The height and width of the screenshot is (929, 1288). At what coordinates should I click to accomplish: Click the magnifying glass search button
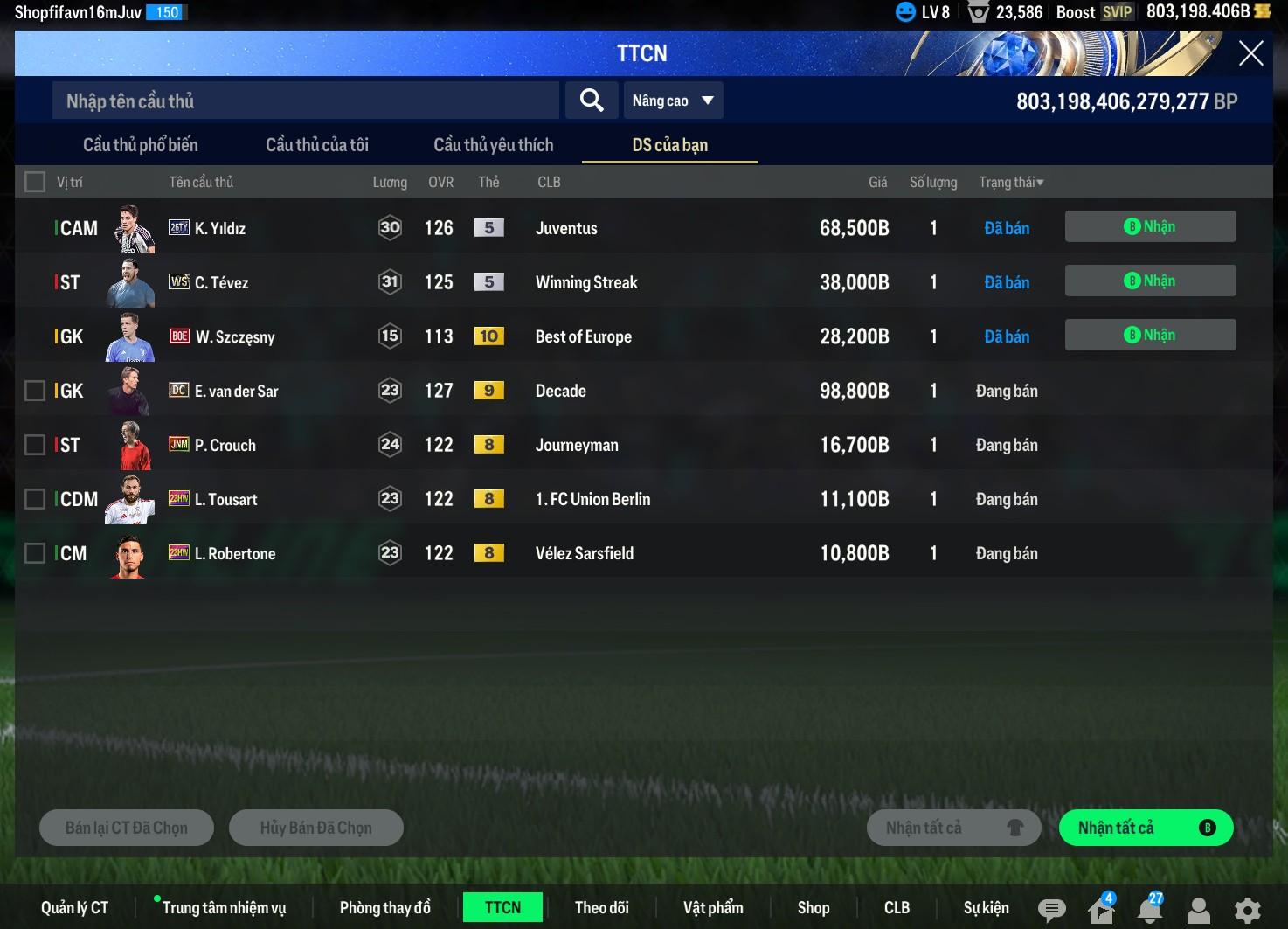pyautogui.click(x=592, y=101)
